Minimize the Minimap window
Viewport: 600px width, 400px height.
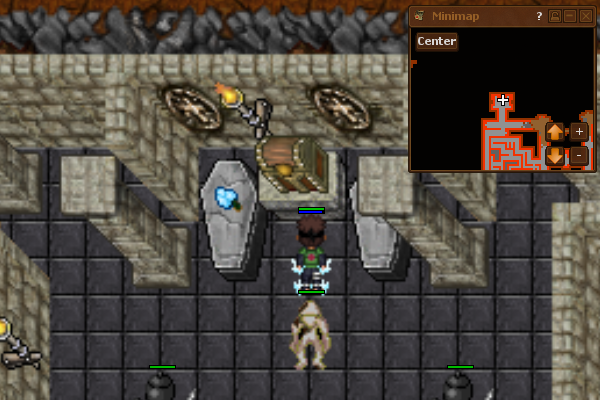pos(570,16)
